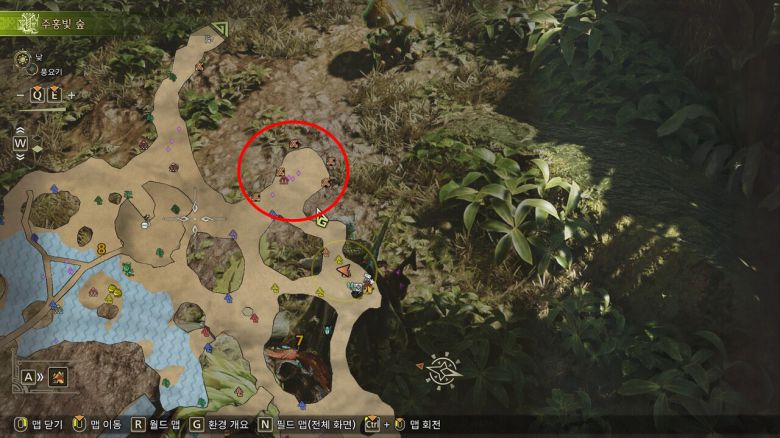Close the map via 맵 닫기

36,425
